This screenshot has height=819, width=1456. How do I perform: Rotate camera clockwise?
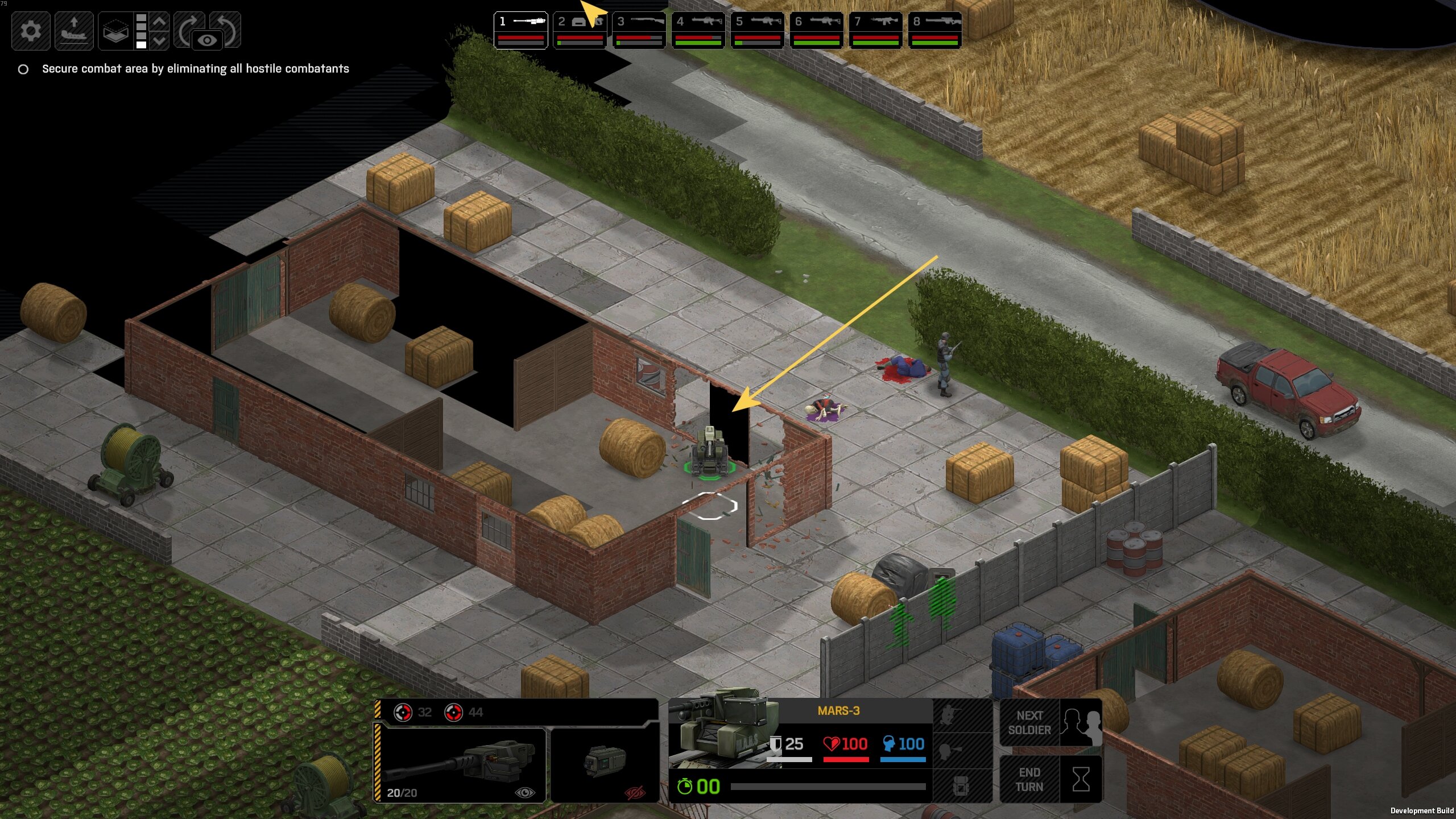pyautogui.click(x=188, y=27)
